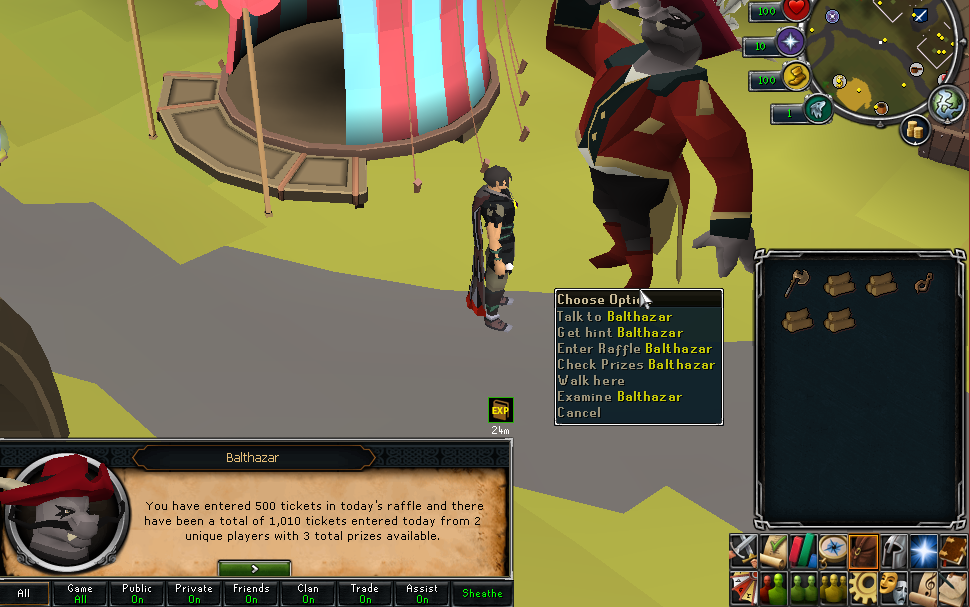Viewport: 970px width, 607px height.
Task: Select Check Prizes Balthazar entry
Action: click(635, 364)
